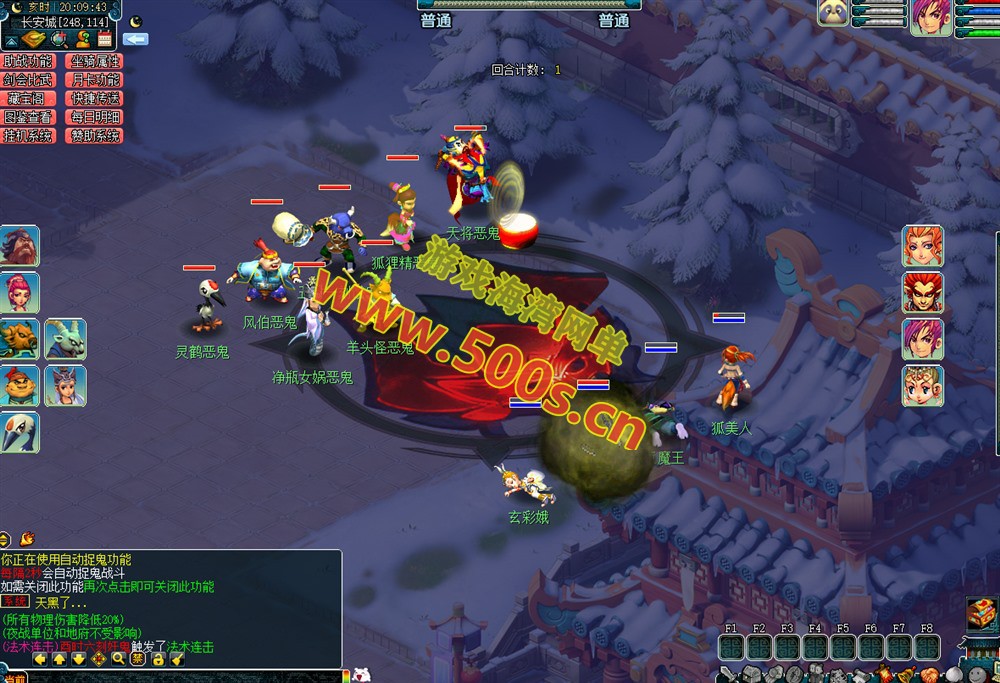Viewport: 1000px width, 683px height.
Task: Toggle the chat padlock icon
Action: click(157, 659)
